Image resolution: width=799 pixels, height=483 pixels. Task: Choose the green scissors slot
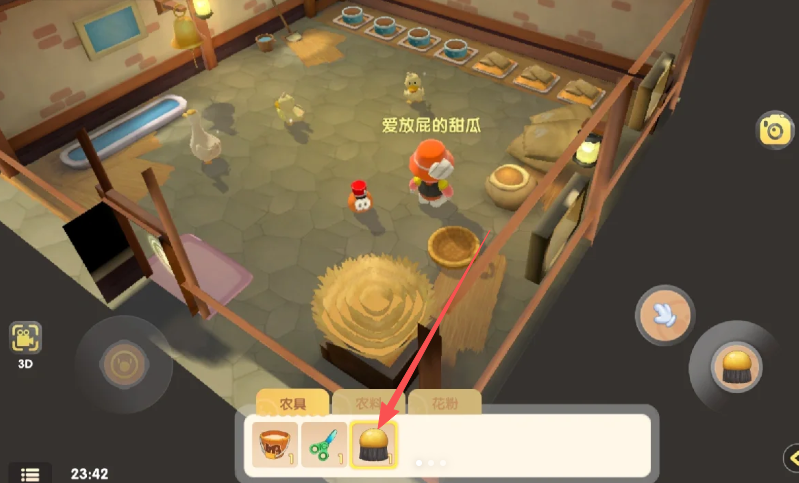pos(324,445)
